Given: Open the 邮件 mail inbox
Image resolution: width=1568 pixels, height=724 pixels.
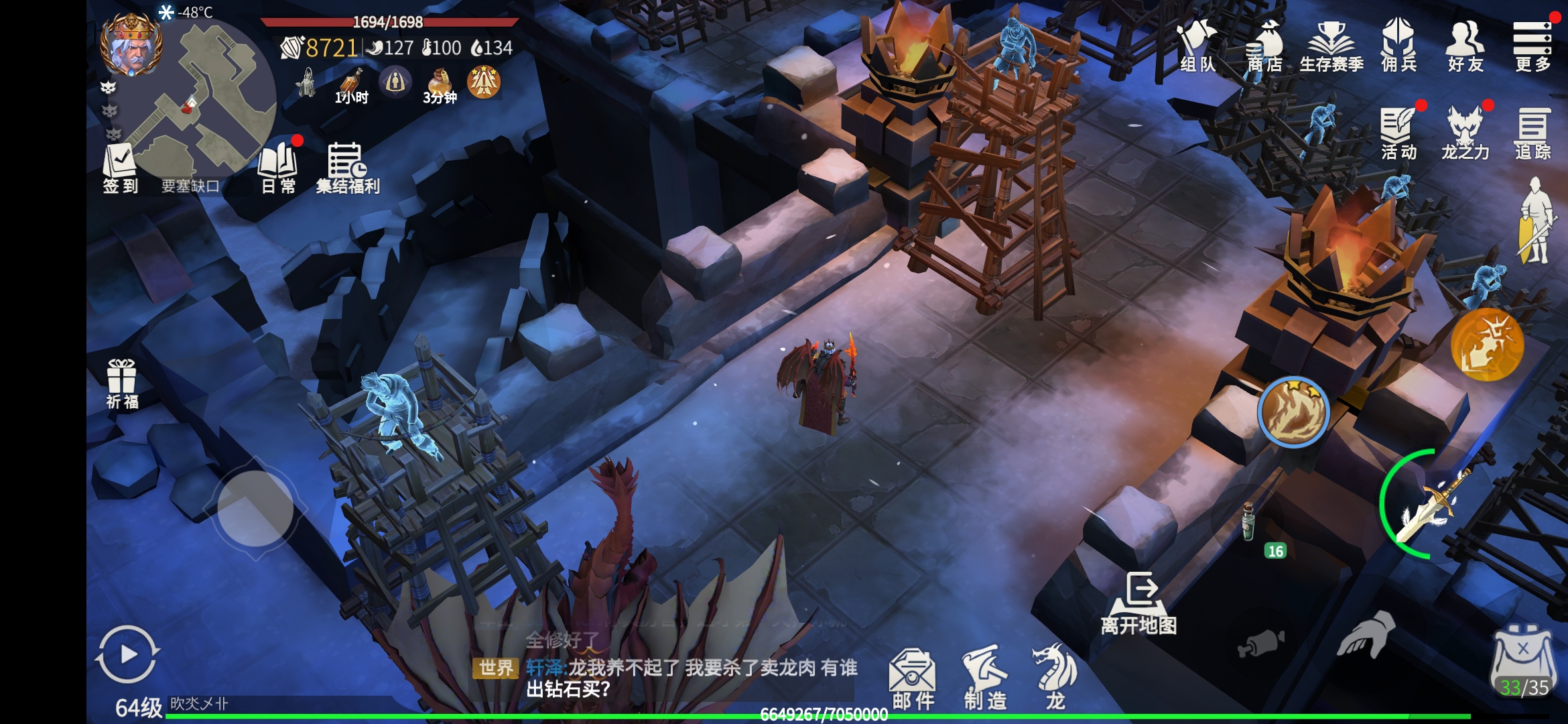Looking at the screenshot, I should click(913, 677).
